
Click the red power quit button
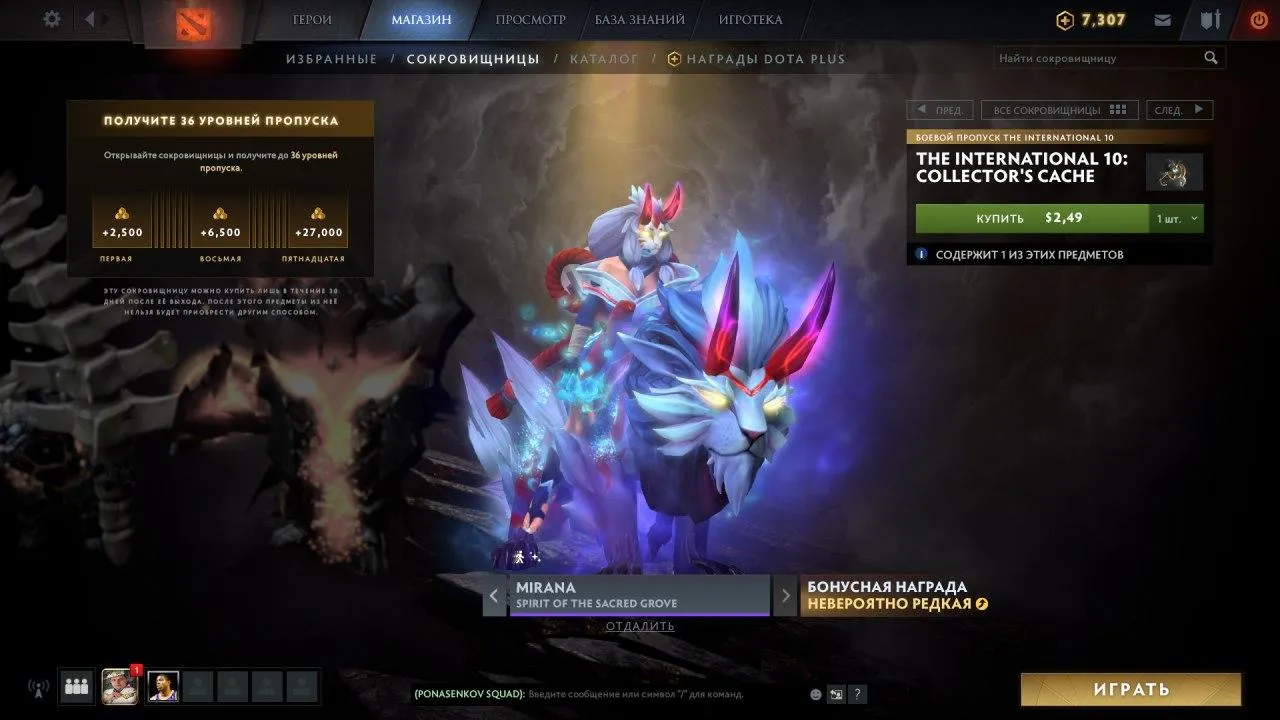pyautogui.click(x=1259, y=20)
